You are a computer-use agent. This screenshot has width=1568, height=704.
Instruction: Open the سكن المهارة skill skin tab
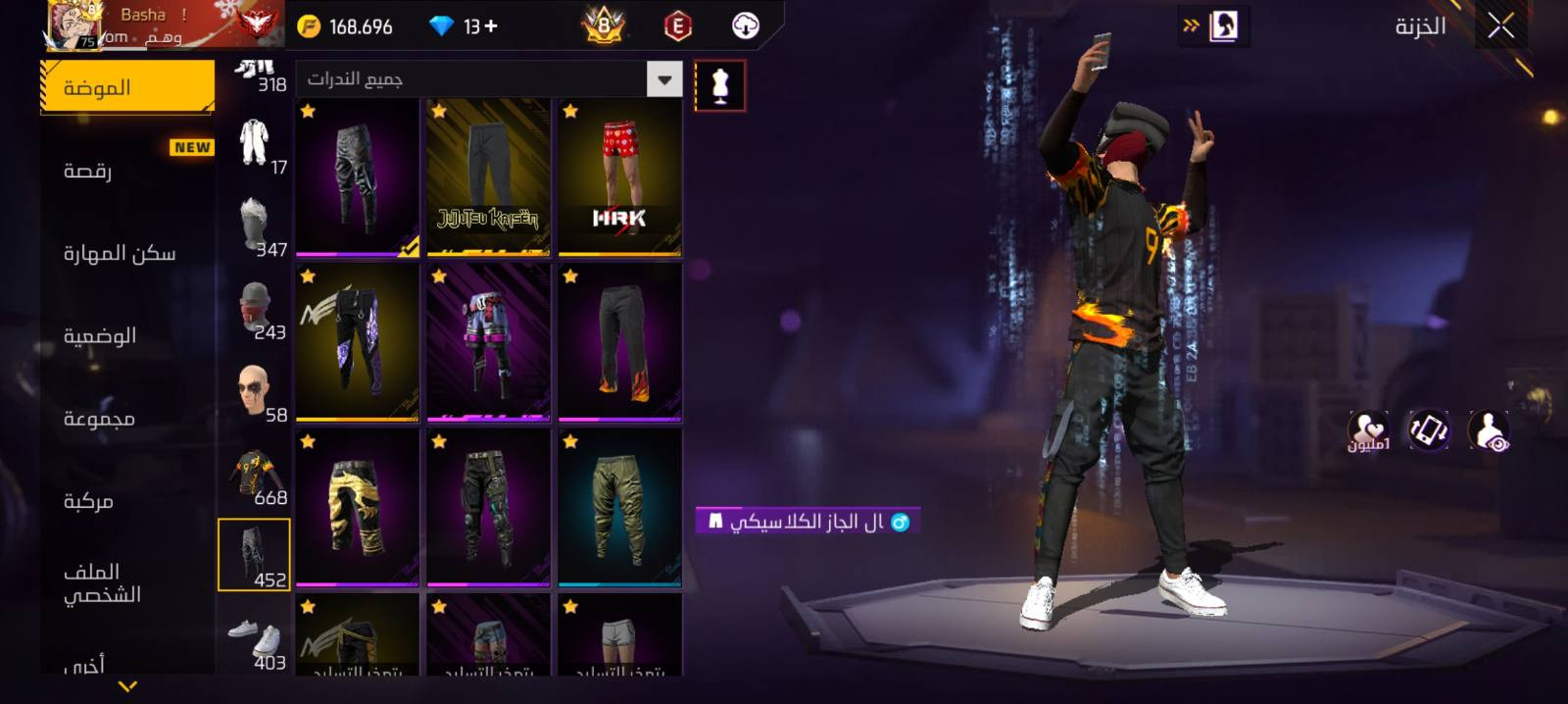[126, 254]
